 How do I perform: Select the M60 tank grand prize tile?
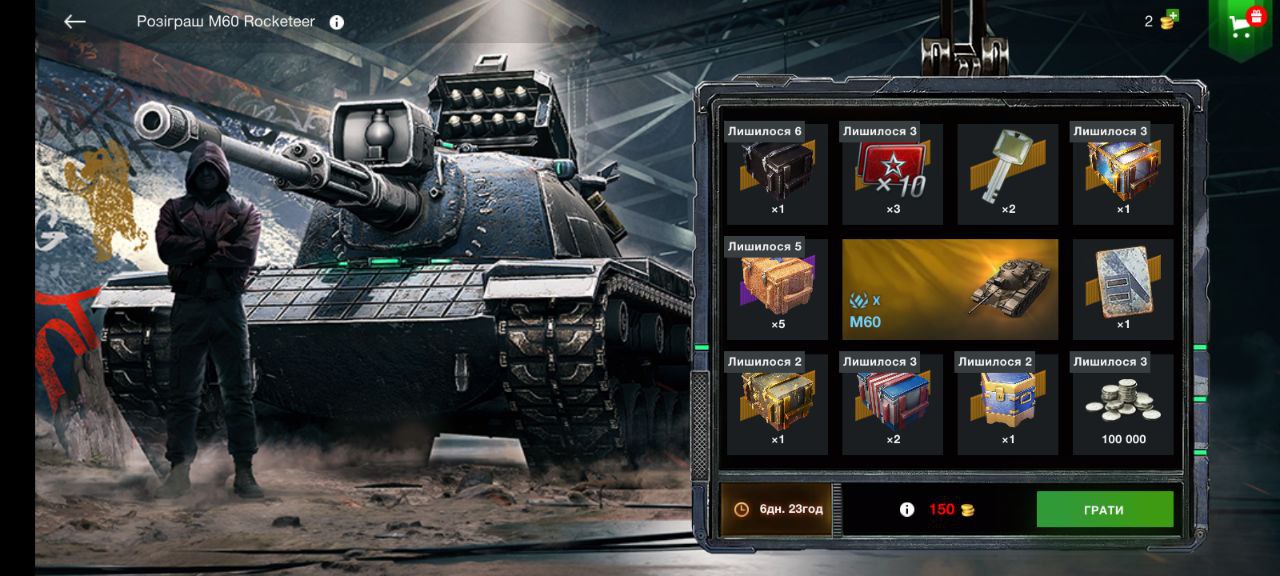click(949, 289)
